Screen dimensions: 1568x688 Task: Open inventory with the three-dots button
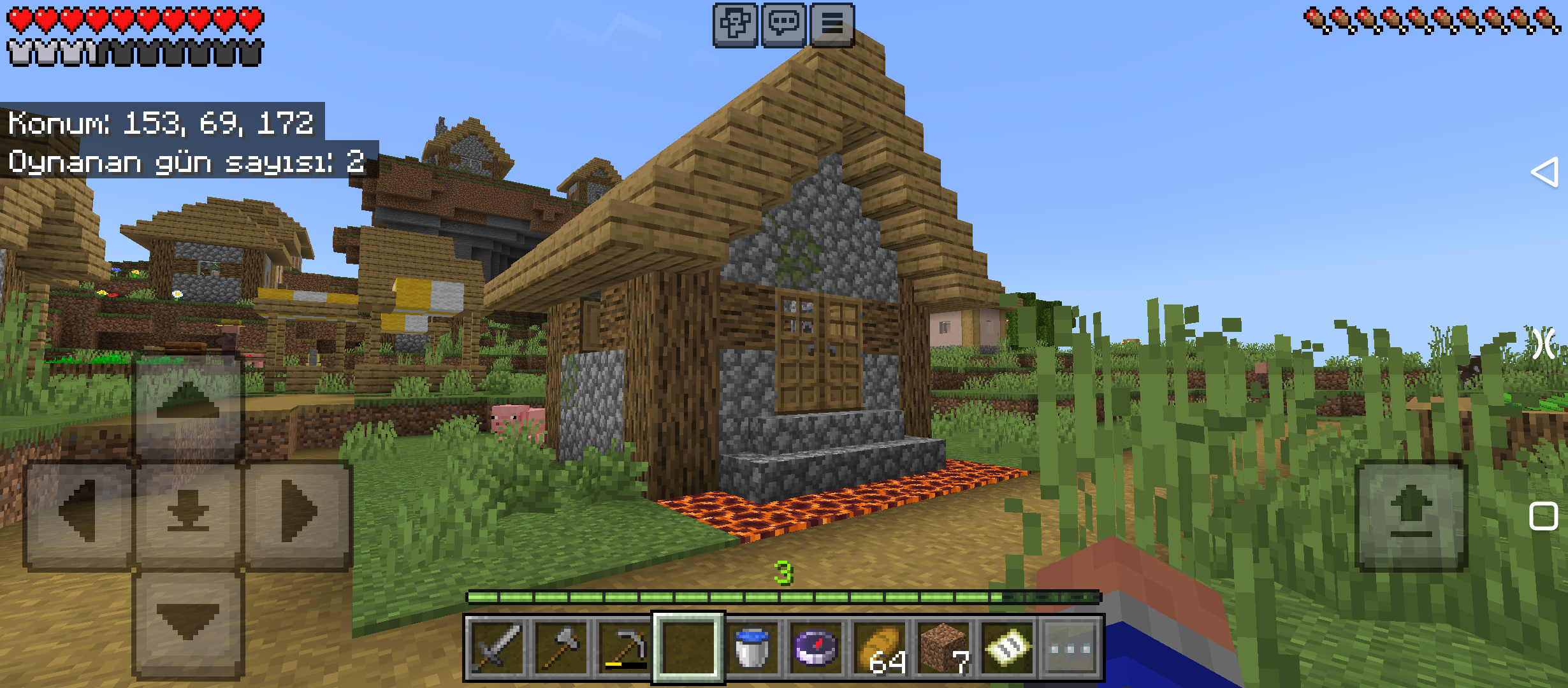point(1071,648)
